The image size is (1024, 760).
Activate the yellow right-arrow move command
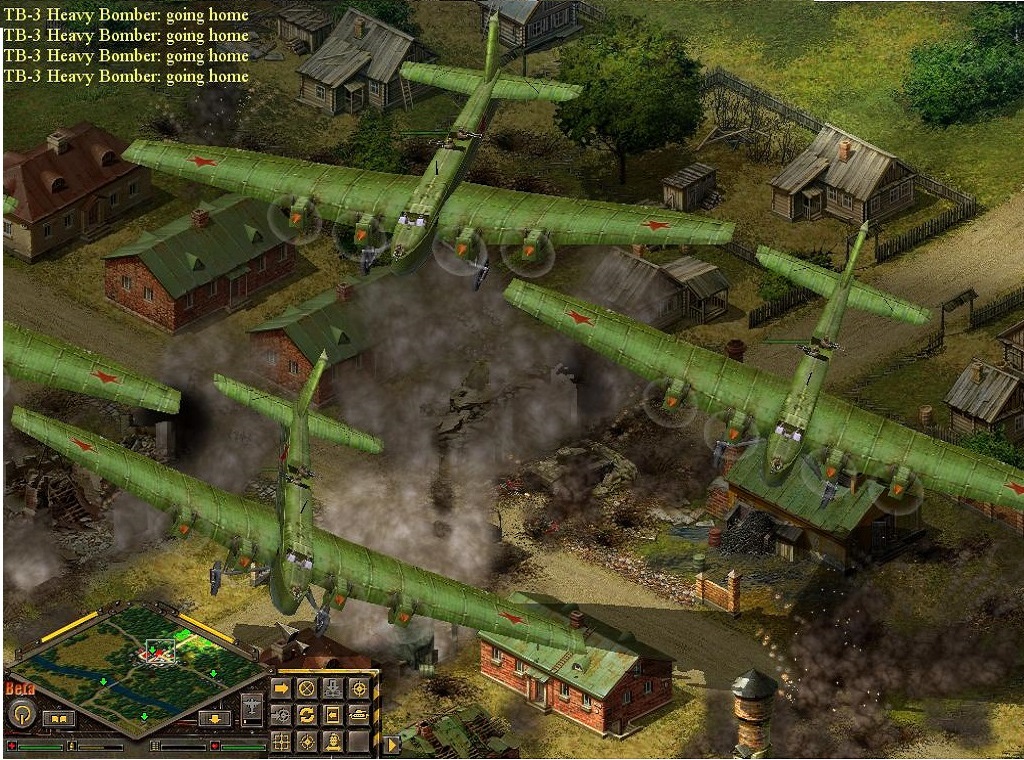(281, 688)
